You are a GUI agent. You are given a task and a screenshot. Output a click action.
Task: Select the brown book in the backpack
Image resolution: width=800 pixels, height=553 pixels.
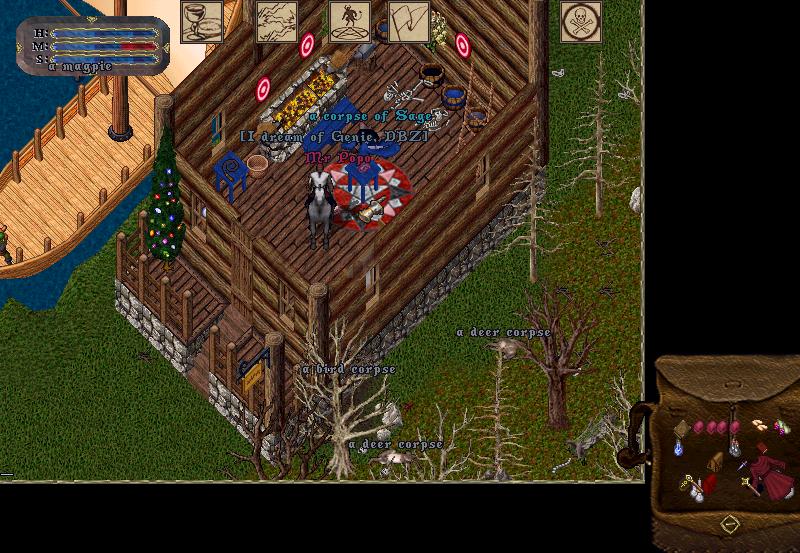[681, 428]
